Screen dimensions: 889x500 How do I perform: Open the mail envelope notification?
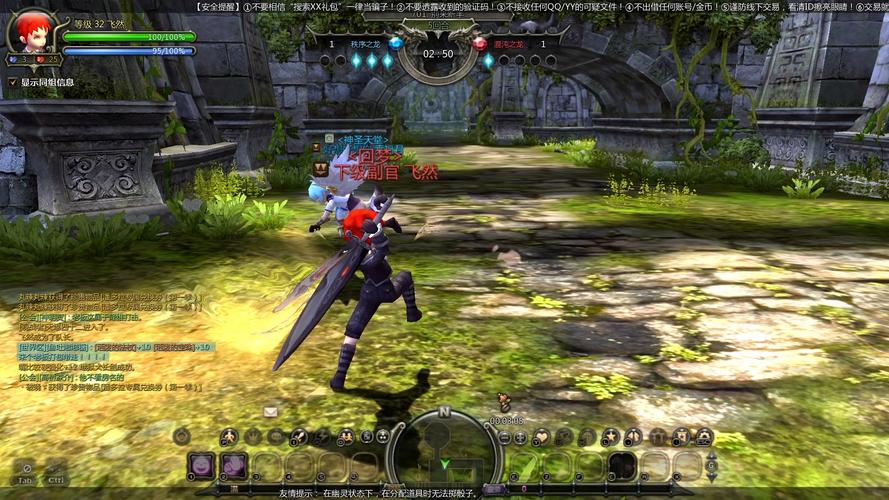[270, 411]
